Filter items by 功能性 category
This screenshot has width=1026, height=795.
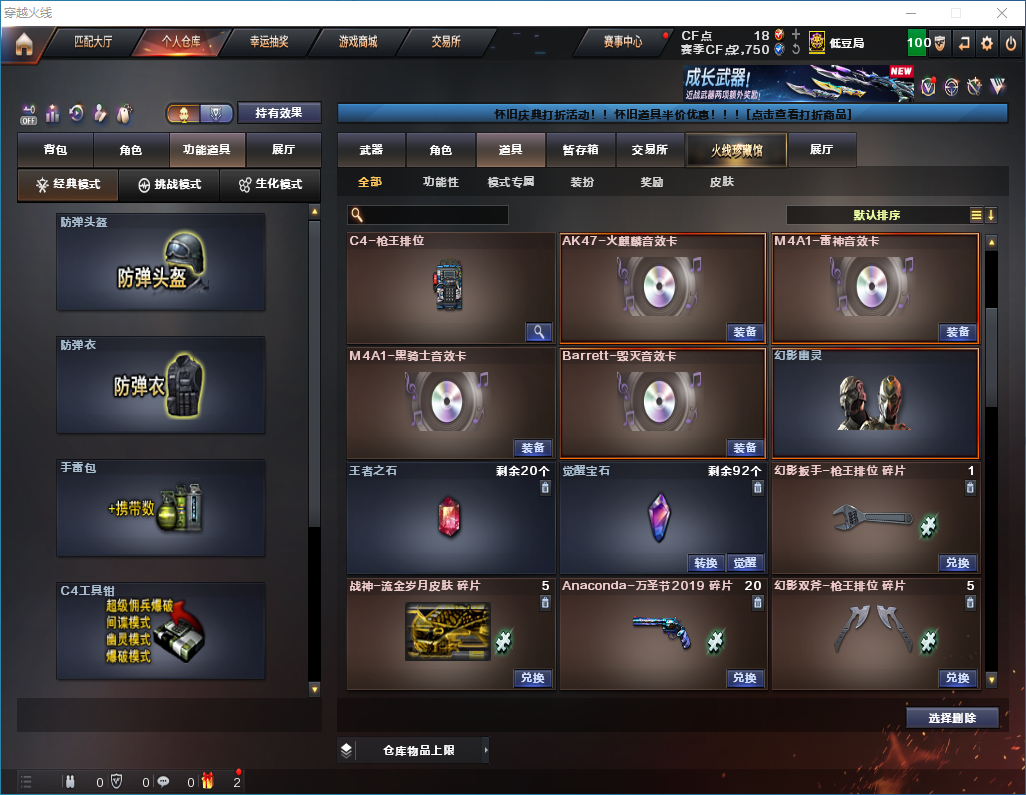[440, 183]
